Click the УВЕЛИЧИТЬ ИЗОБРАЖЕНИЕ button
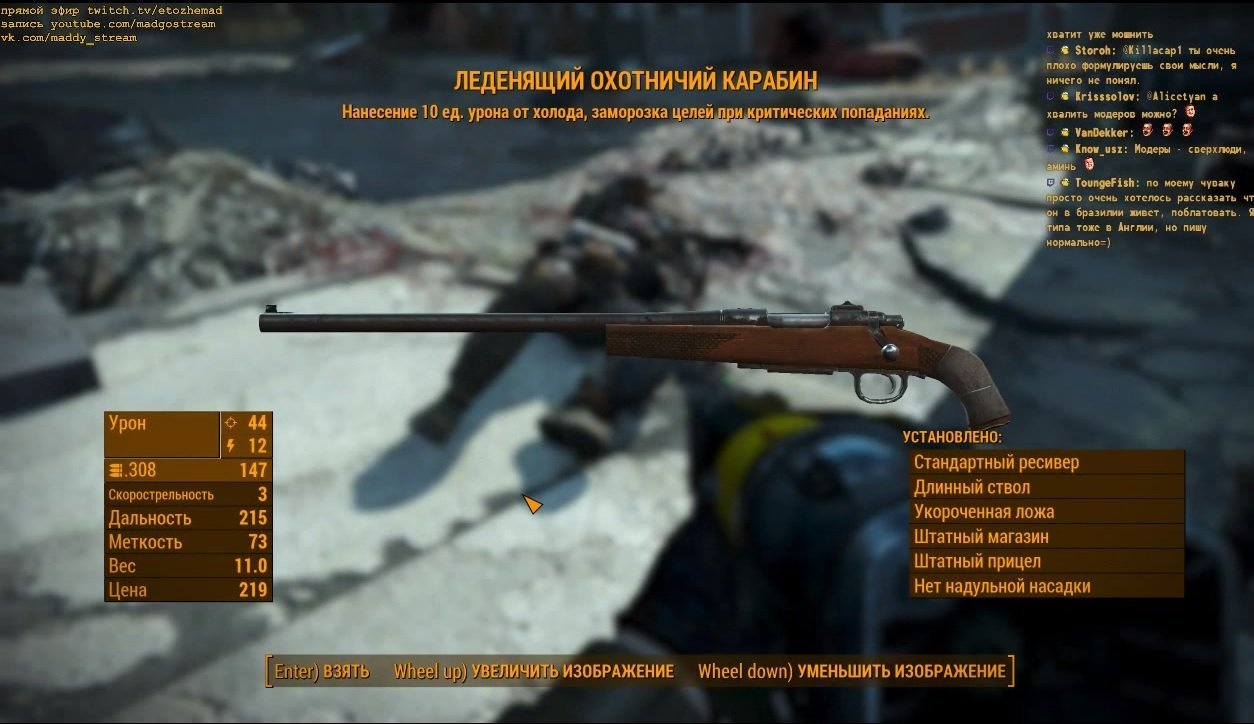 [x=534, y=671]
